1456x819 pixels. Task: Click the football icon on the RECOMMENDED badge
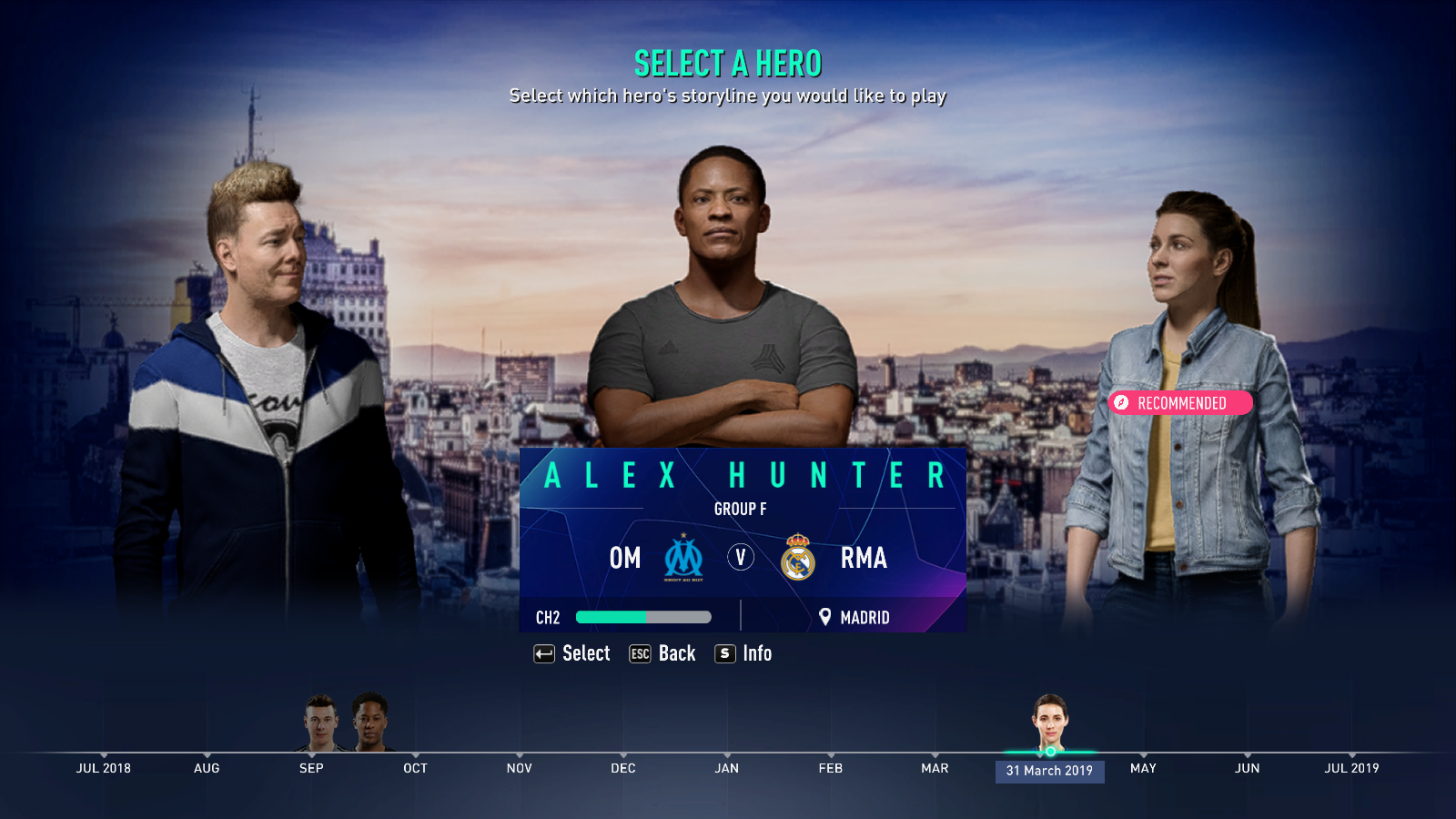(x=1121, y=403)
